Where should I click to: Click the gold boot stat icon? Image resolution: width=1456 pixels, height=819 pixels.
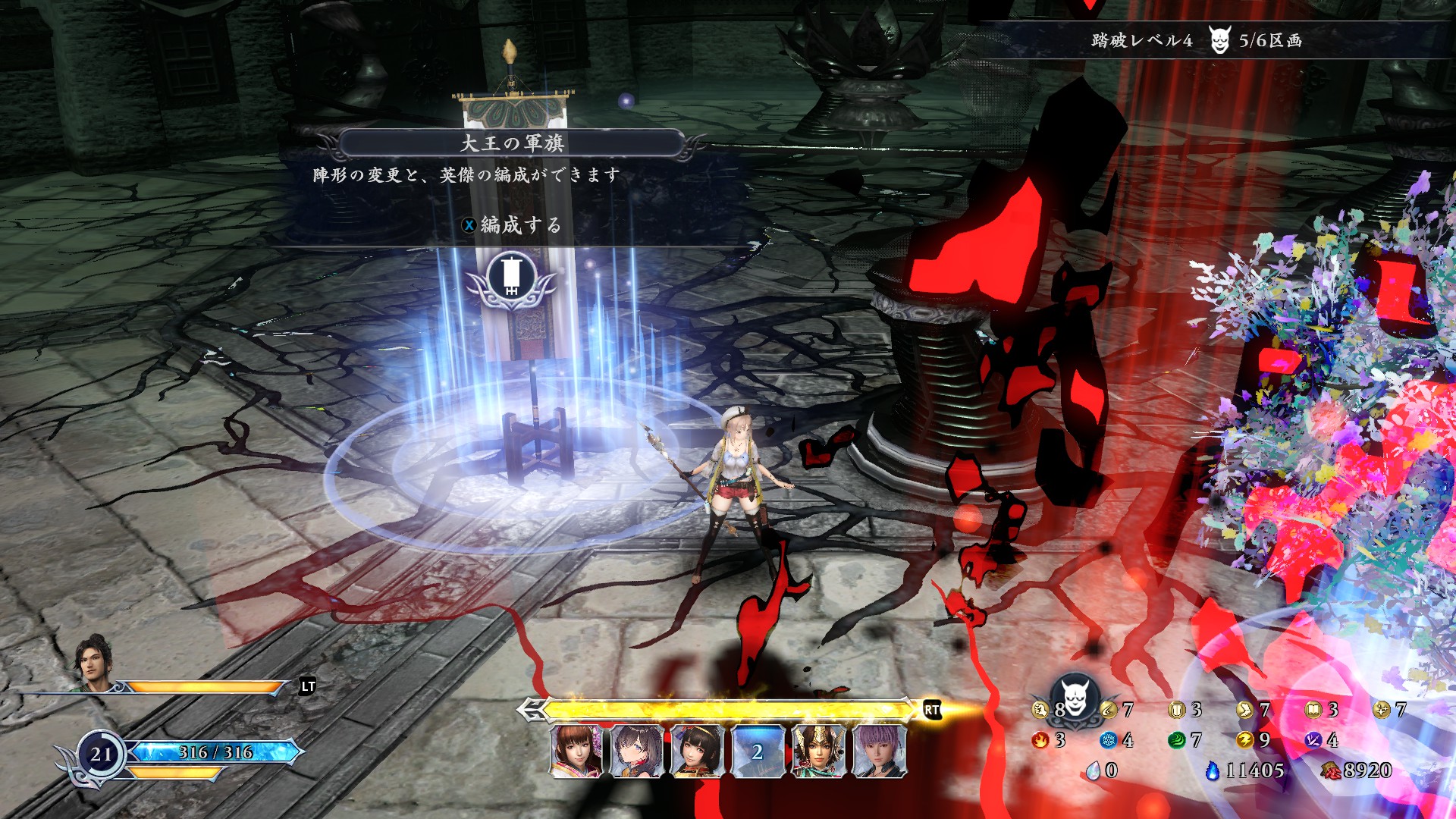1244,710
